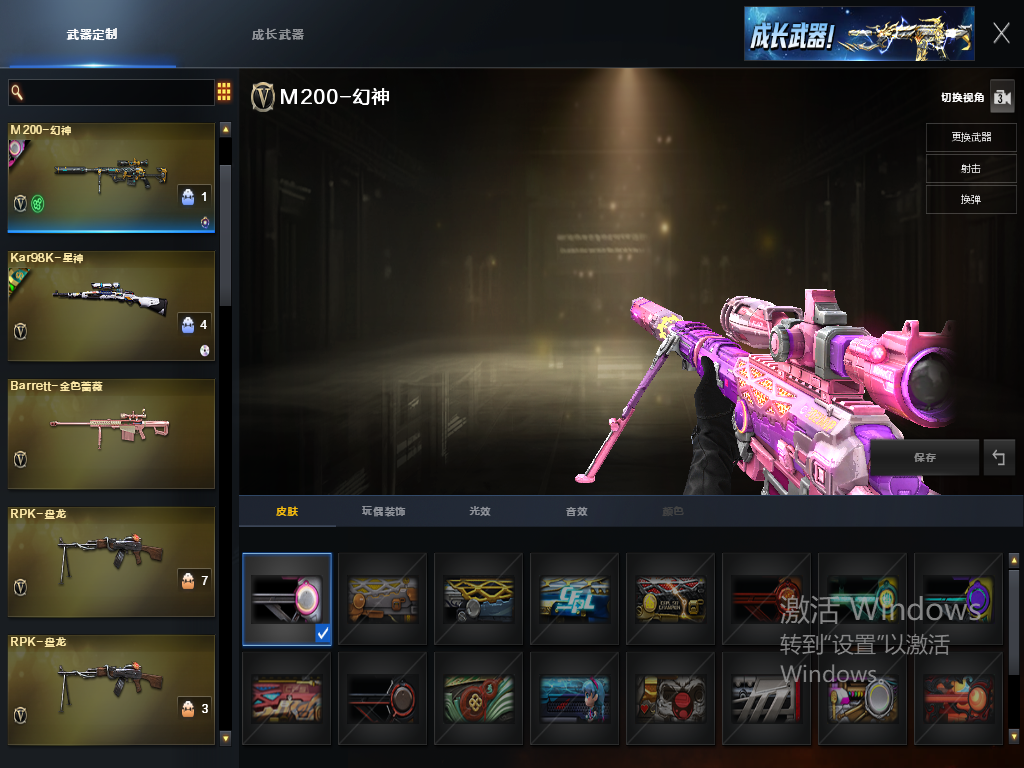Image resolution: width=1024 pixels, height=768 pixels.
Task: Click the undo arrow beside 保存
Action: click(998, 457)
